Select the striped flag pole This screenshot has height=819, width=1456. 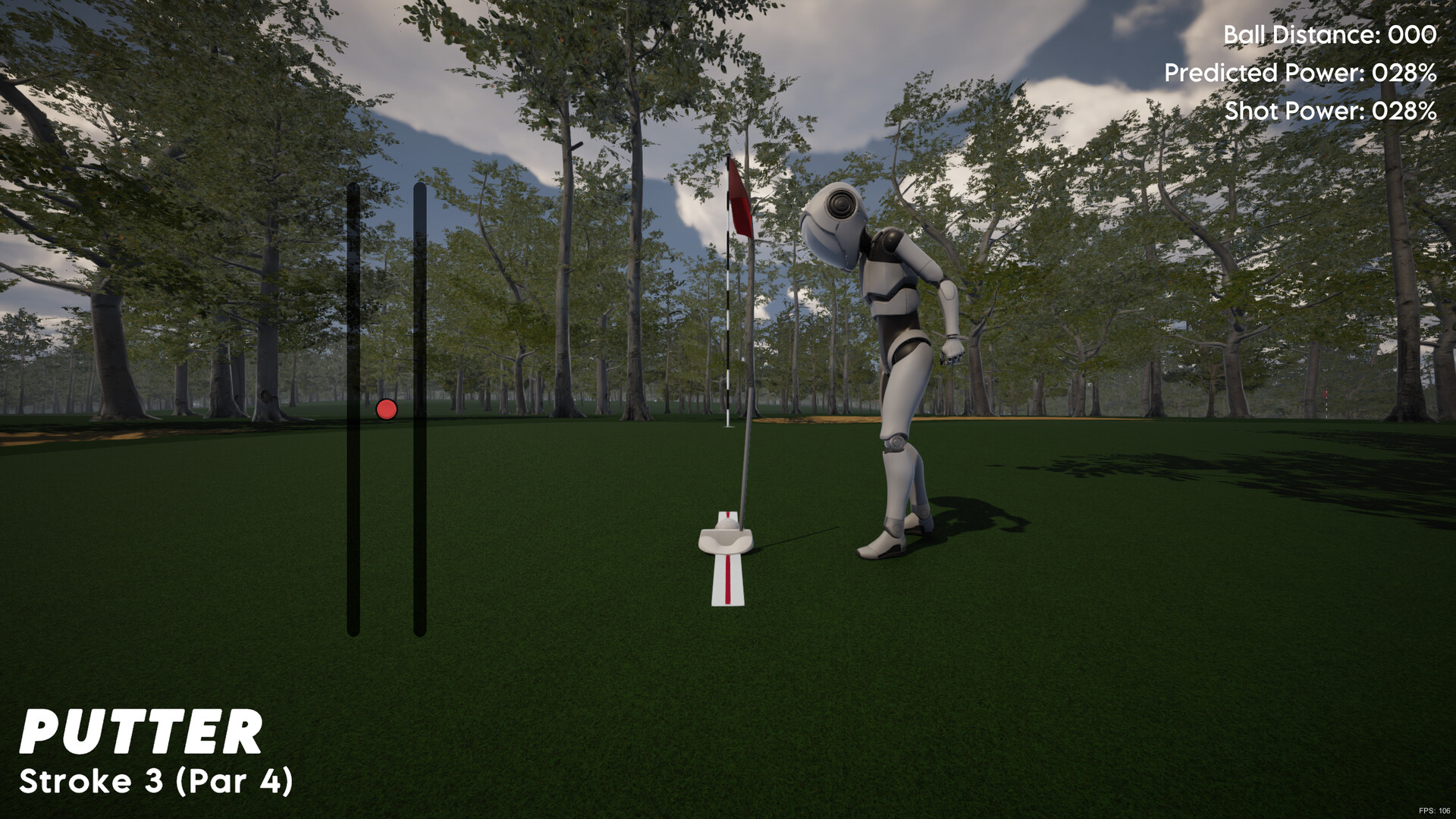tap(728, 341)
